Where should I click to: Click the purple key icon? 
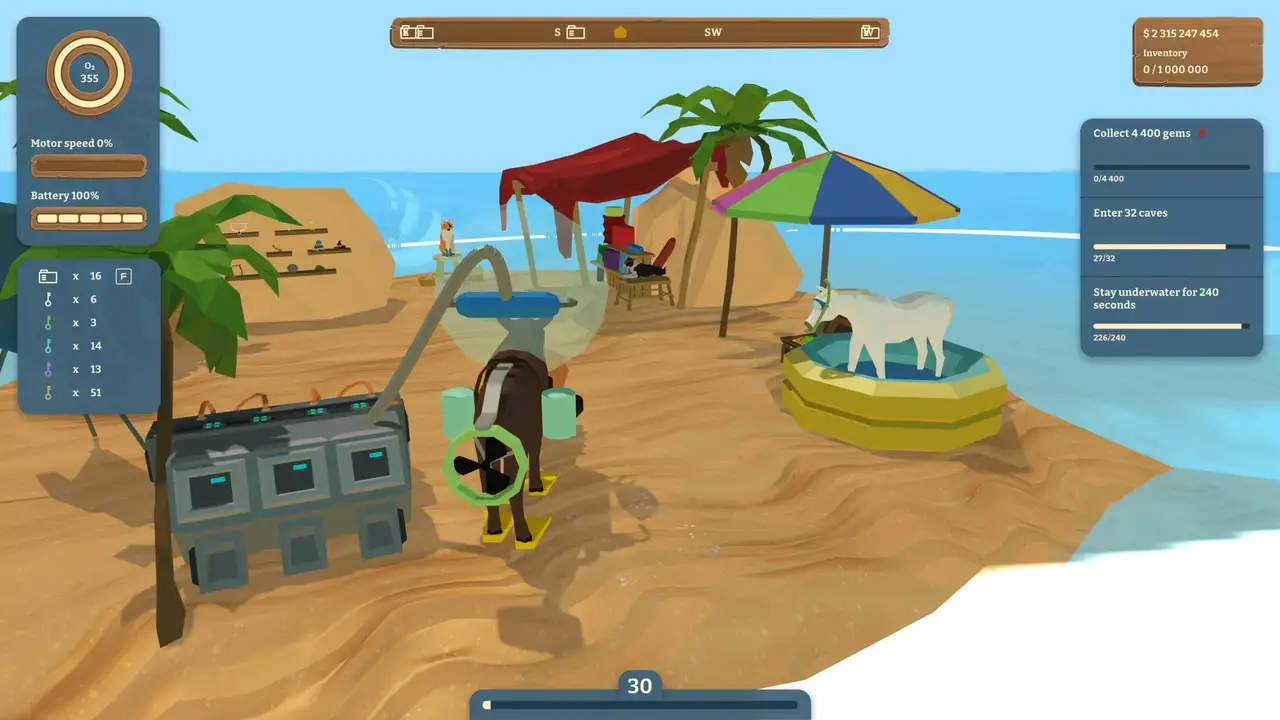48,369
